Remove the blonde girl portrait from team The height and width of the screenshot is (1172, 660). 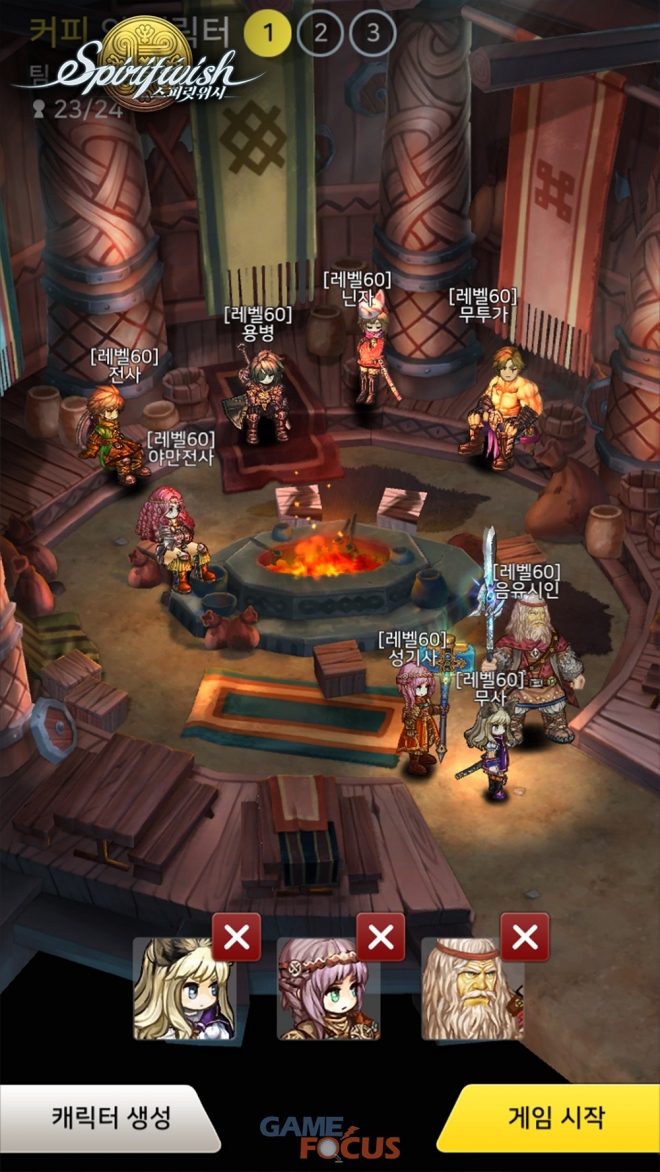(237, 937)
